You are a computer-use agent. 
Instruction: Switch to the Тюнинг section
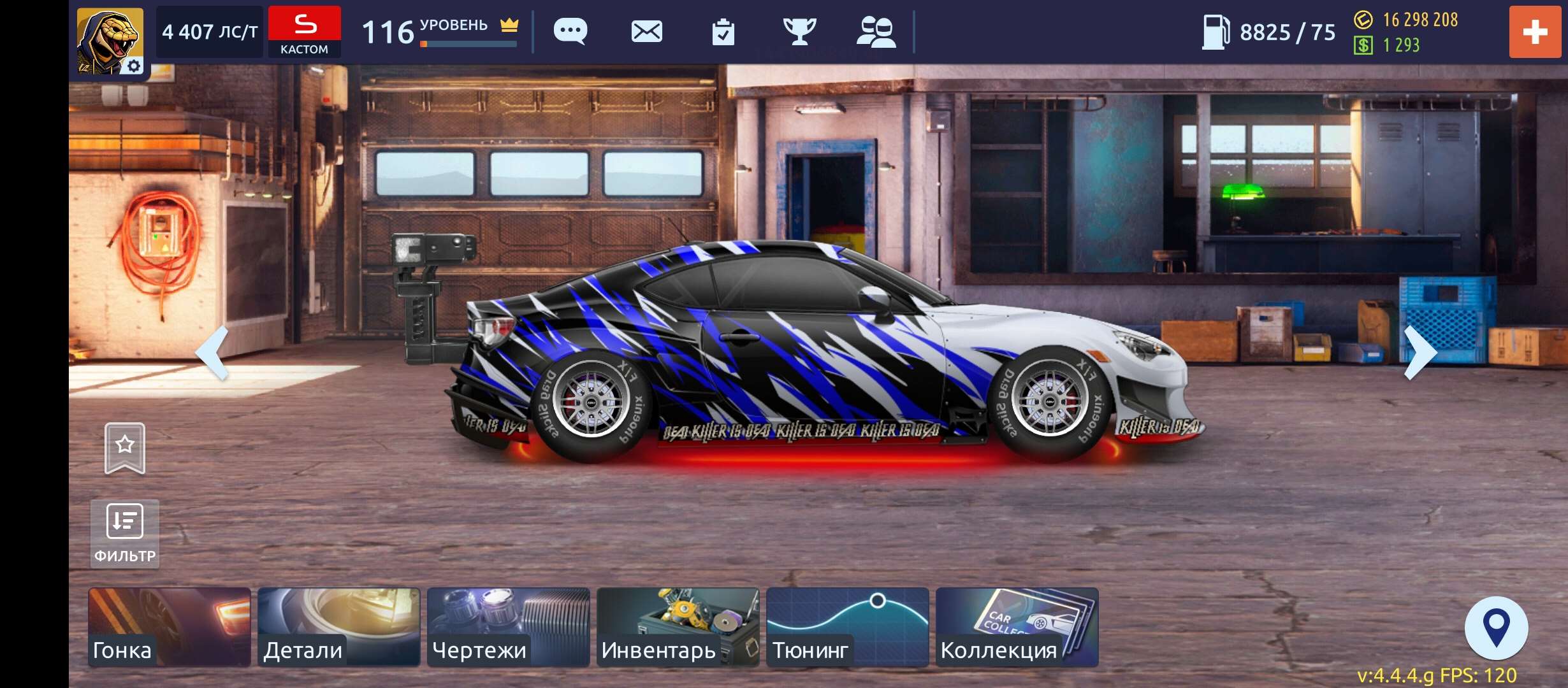tap(846, 627)
